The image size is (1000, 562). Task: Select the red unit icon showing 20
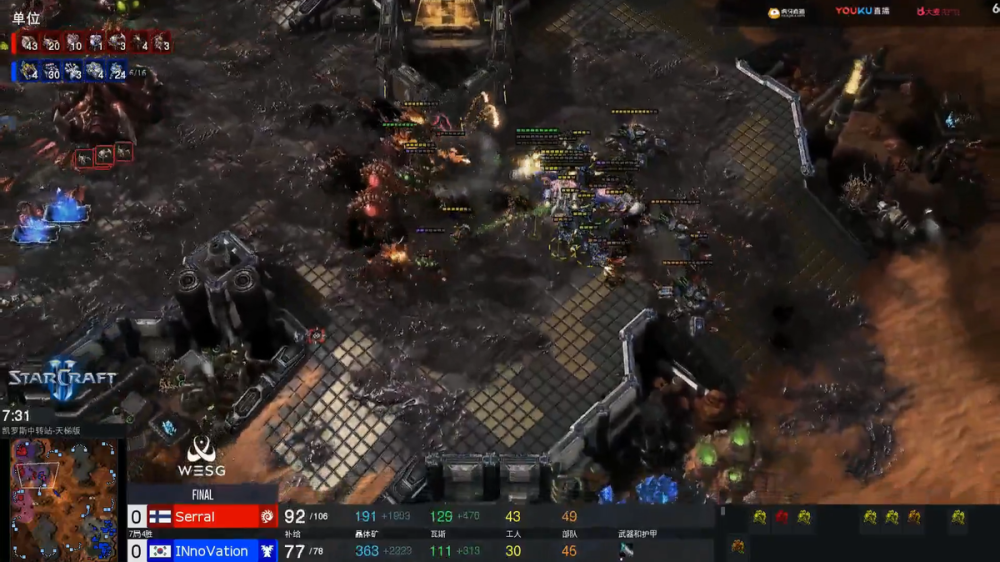pyautogui.click(x=51, y=44)
